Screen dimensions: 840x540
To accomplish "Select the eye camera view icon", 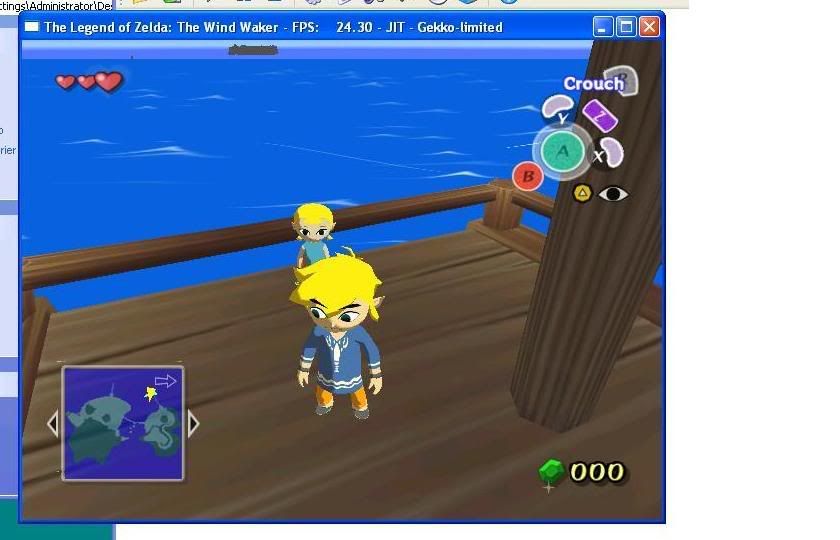I will 613,193.
